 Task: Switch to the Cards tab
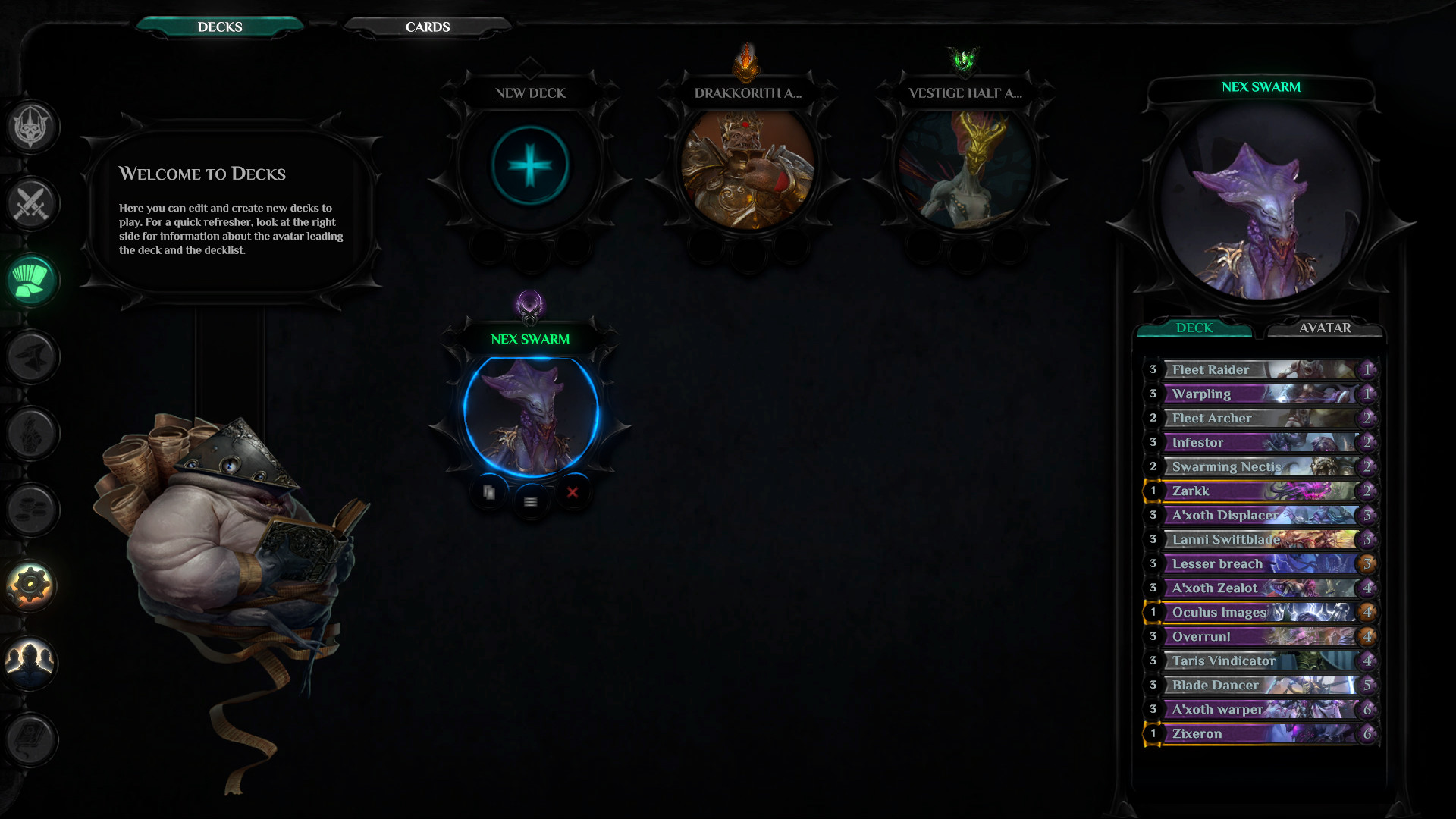tap(428, 27)
